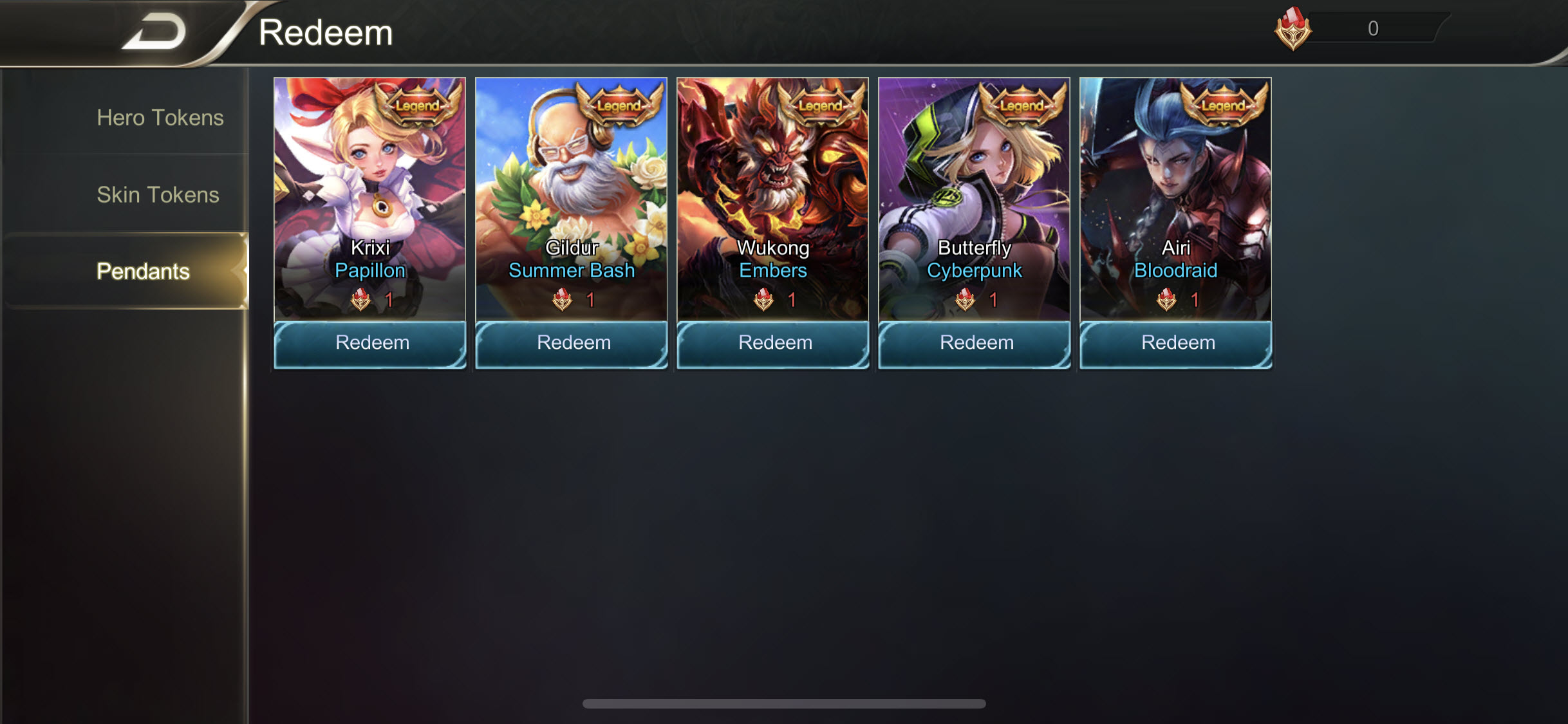1568x724 pixels.
Task: Open the Pendants category
Action: pyautogui.click(x=144, y=272)
